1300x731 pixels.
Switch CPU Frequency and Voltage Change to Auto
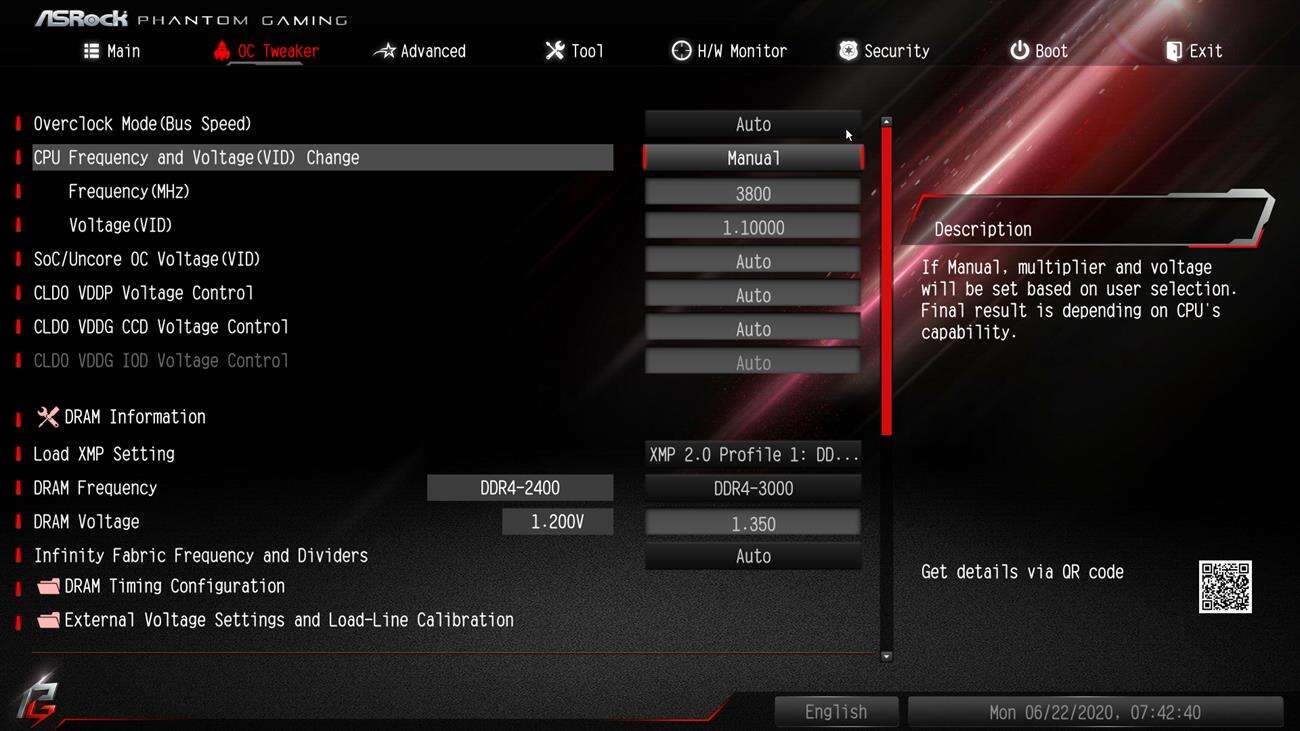752,157
